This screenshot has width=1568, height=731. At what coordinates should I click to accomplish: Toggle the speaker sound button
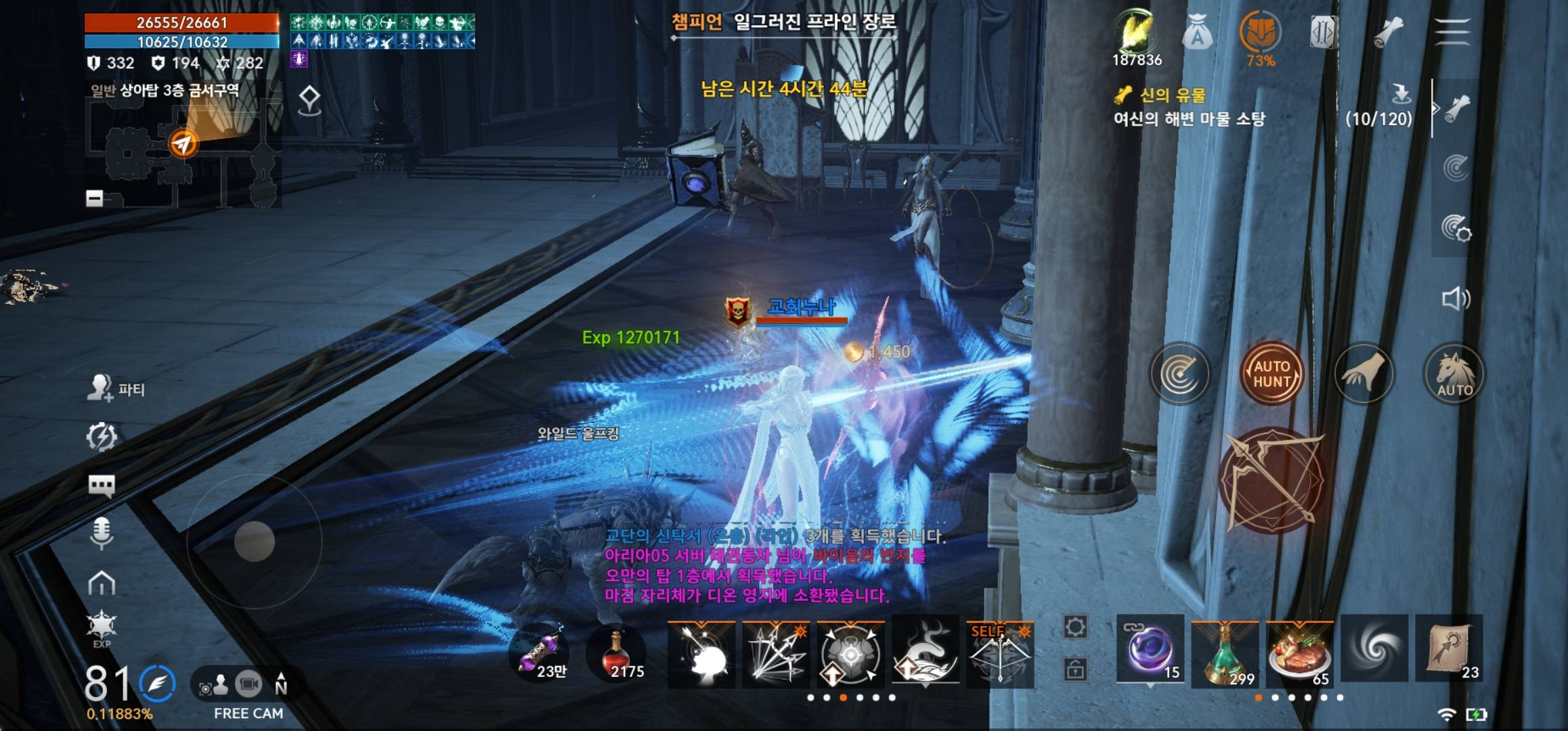click(x=1456, y=298)
